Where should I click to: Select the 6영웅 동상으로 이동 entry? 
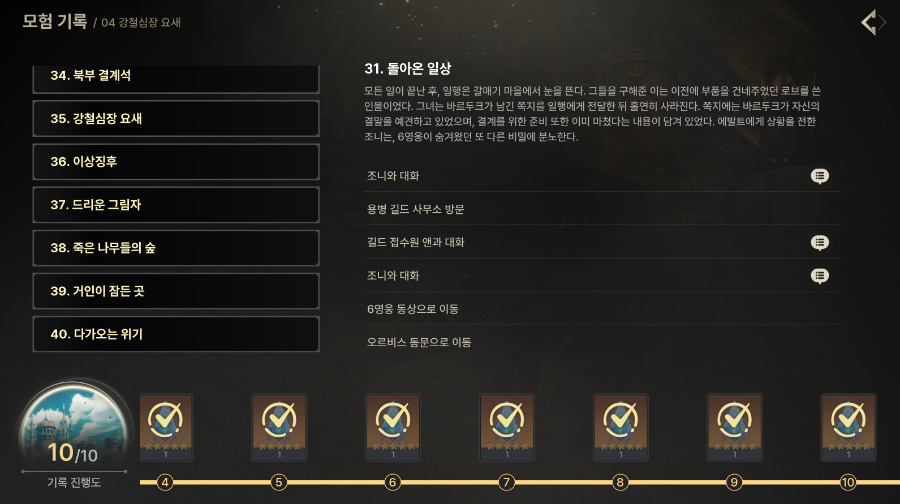click(412, 309)
